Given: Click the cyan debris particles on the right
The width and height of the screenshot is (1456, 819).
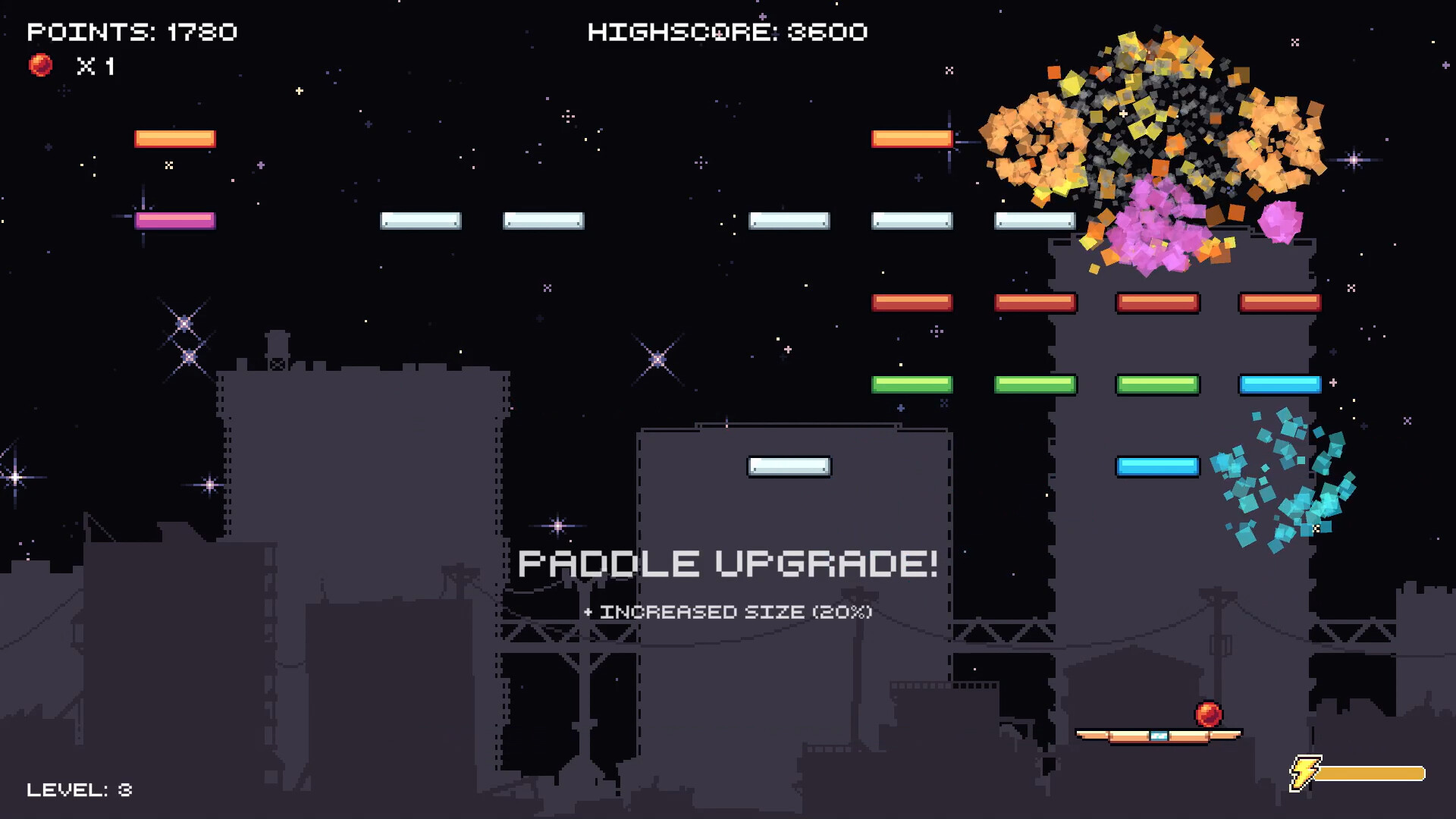Looking at the screenshot, I should [x=1282, y=478].
